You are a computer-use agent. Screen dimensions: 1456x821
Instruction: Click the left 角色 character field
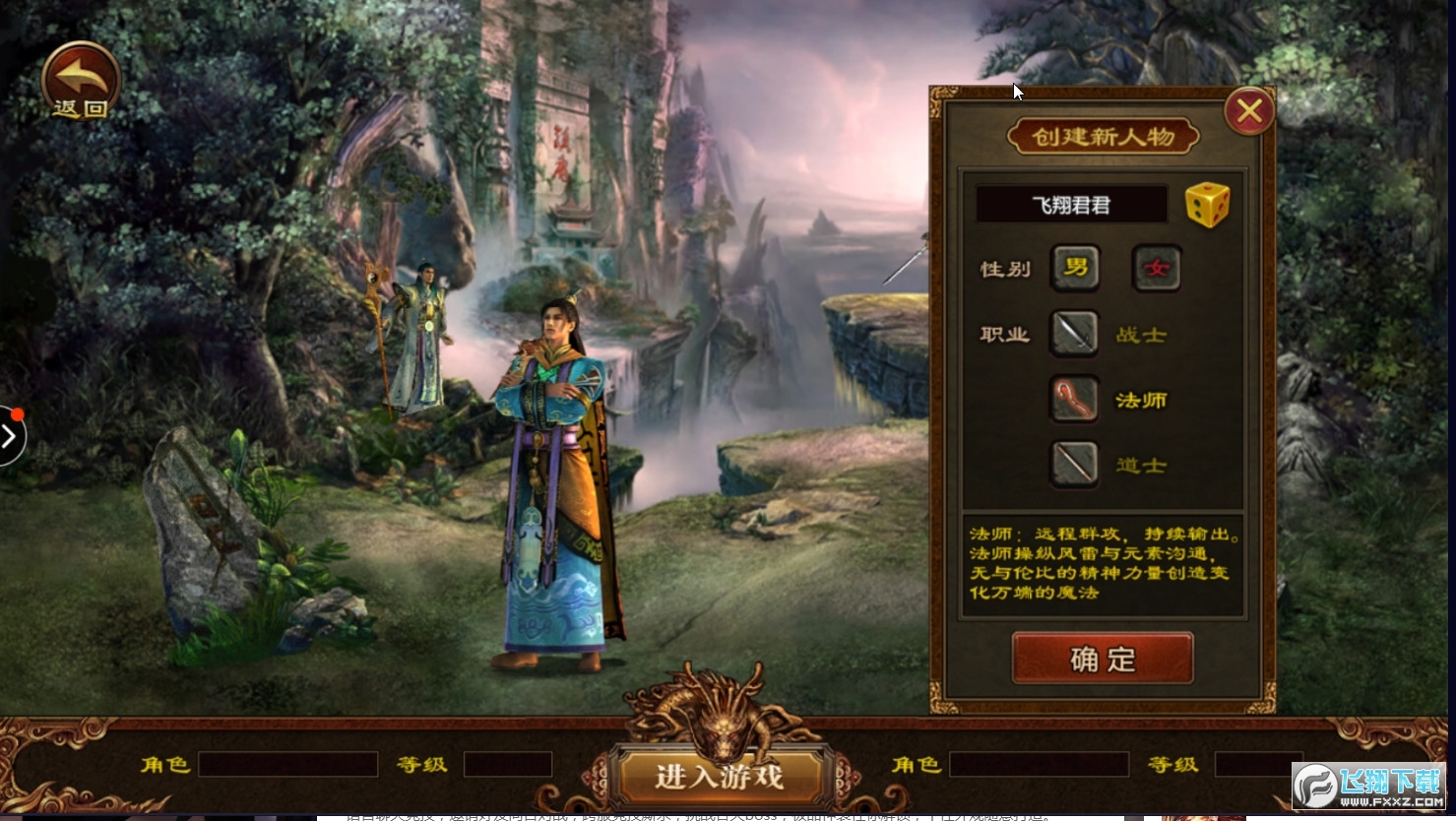click(x=287, y=764)
